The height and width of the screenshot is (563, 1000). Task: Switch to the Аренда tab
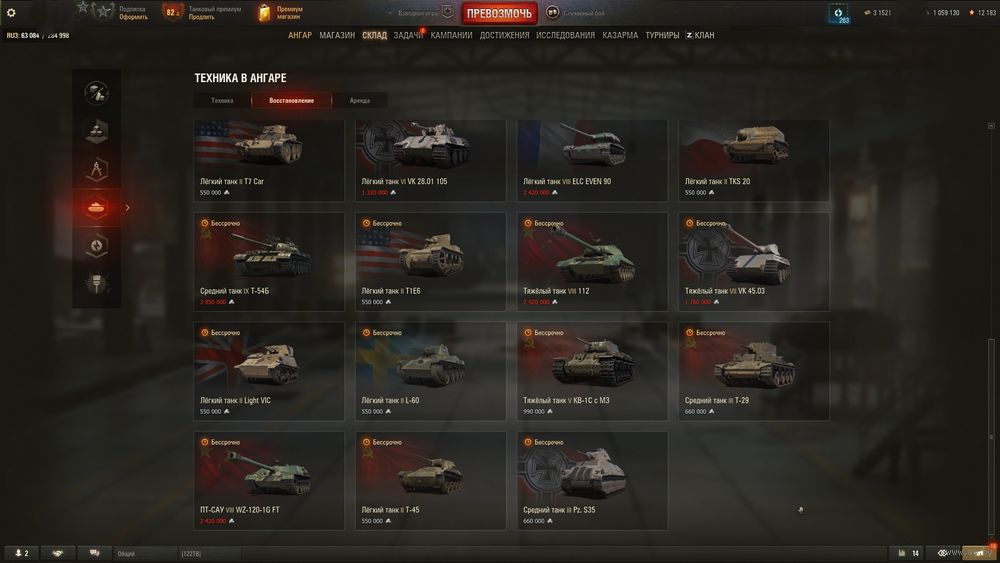[x=359, y=101]
